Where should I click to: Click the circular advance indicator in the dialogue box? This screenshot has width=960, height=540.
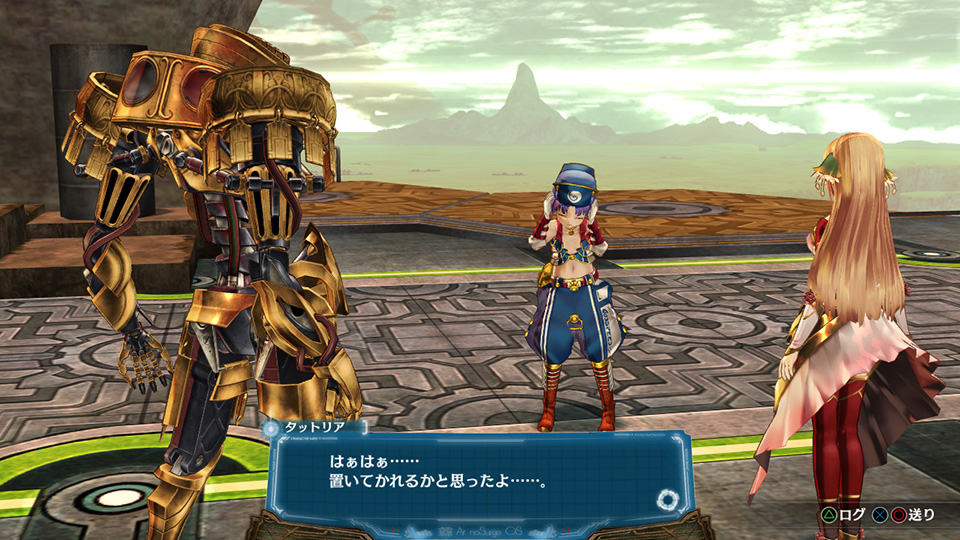tap(667, 499)
